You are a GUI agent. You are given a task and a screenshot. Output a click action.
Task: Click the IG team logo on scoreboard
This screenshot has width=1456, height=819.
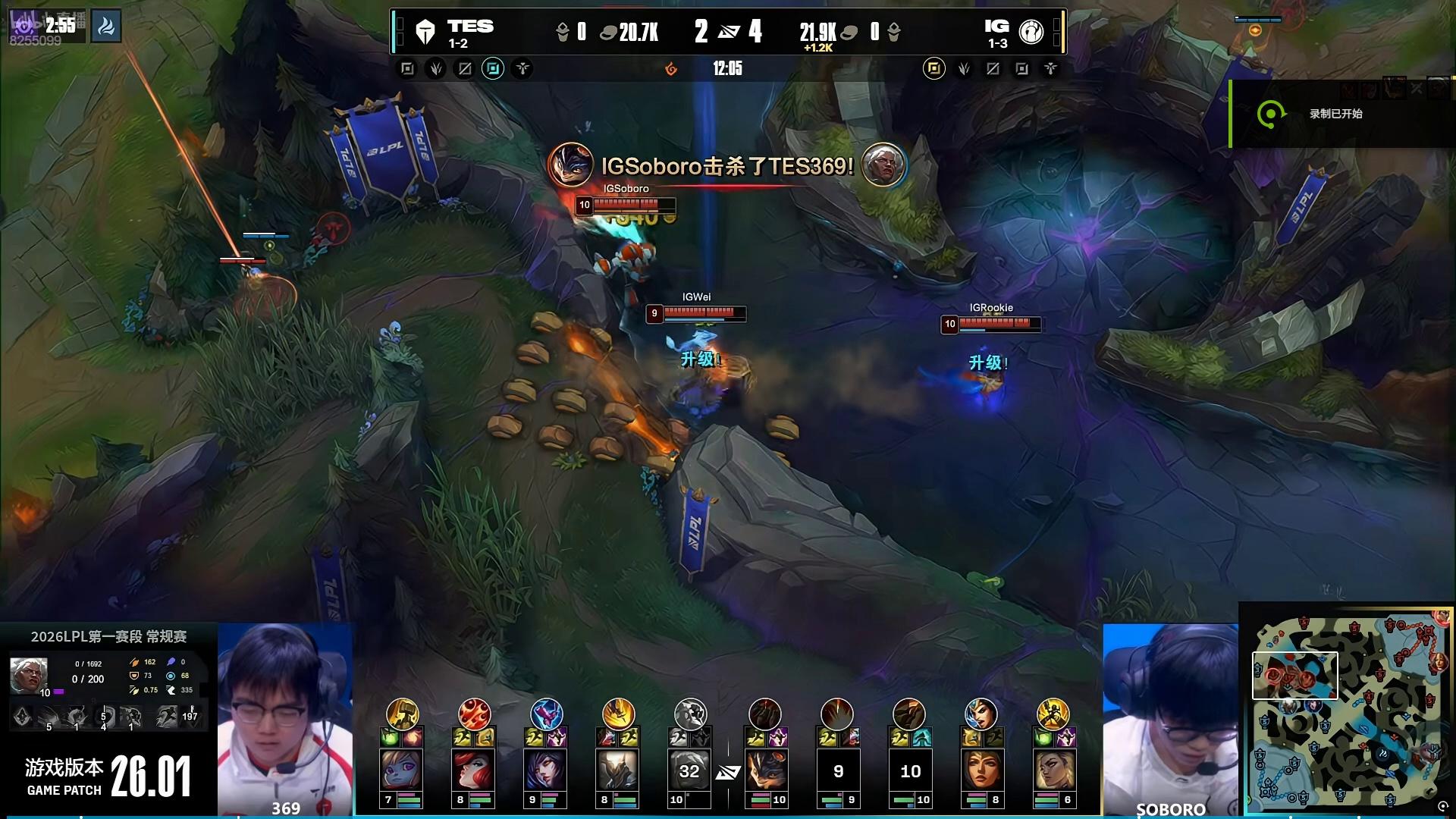pyautogui.click(x=1031, y=32)
